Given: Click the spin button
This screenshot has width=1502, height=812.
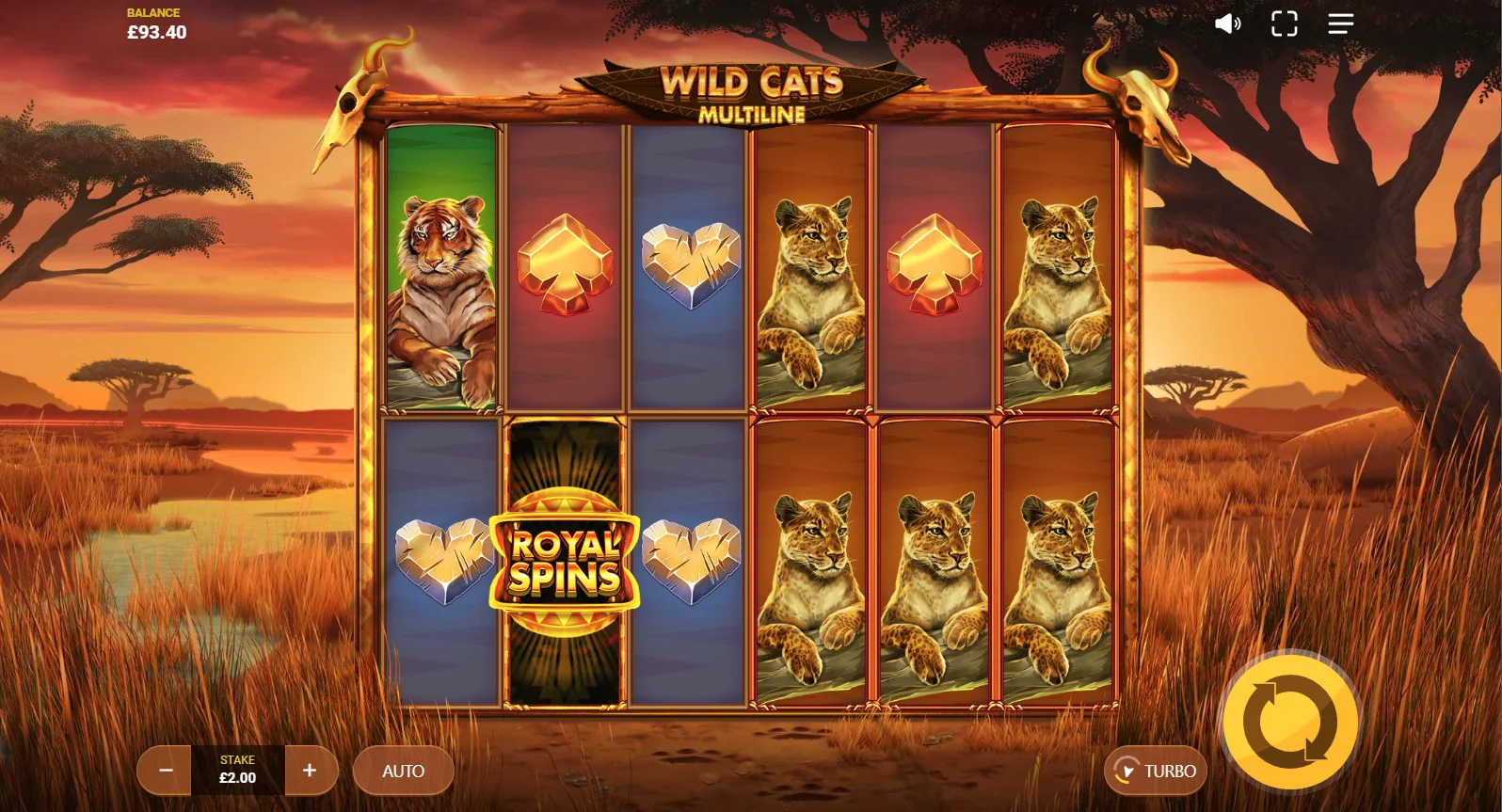Looking at the screenshot, I should pos(1289,723).
